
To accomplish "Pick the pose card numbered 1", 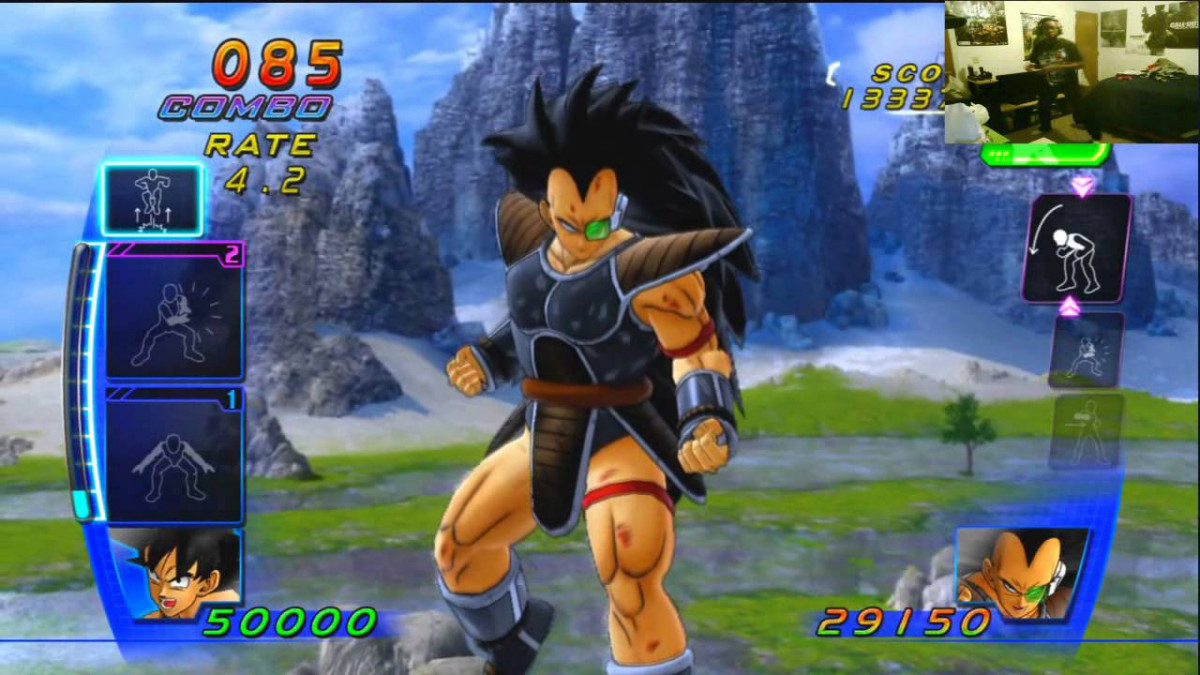I will point(175,456).
